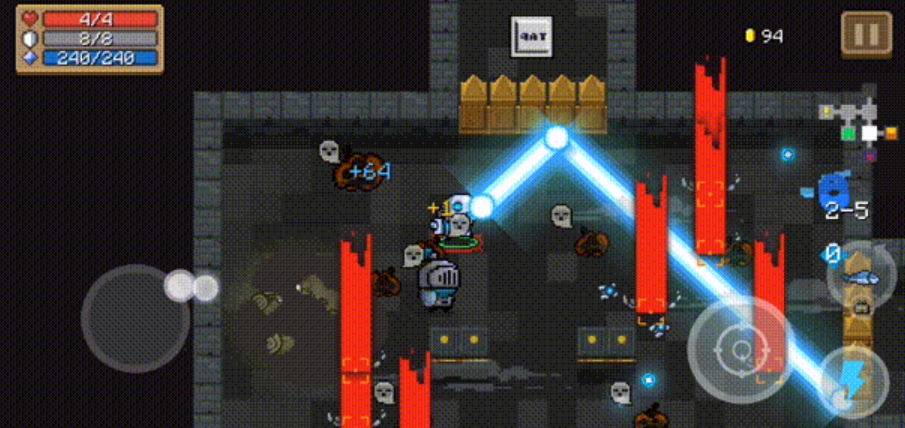Tap the virtual movement joystick
Screen dimensions: 905x428
click(136, 320)
